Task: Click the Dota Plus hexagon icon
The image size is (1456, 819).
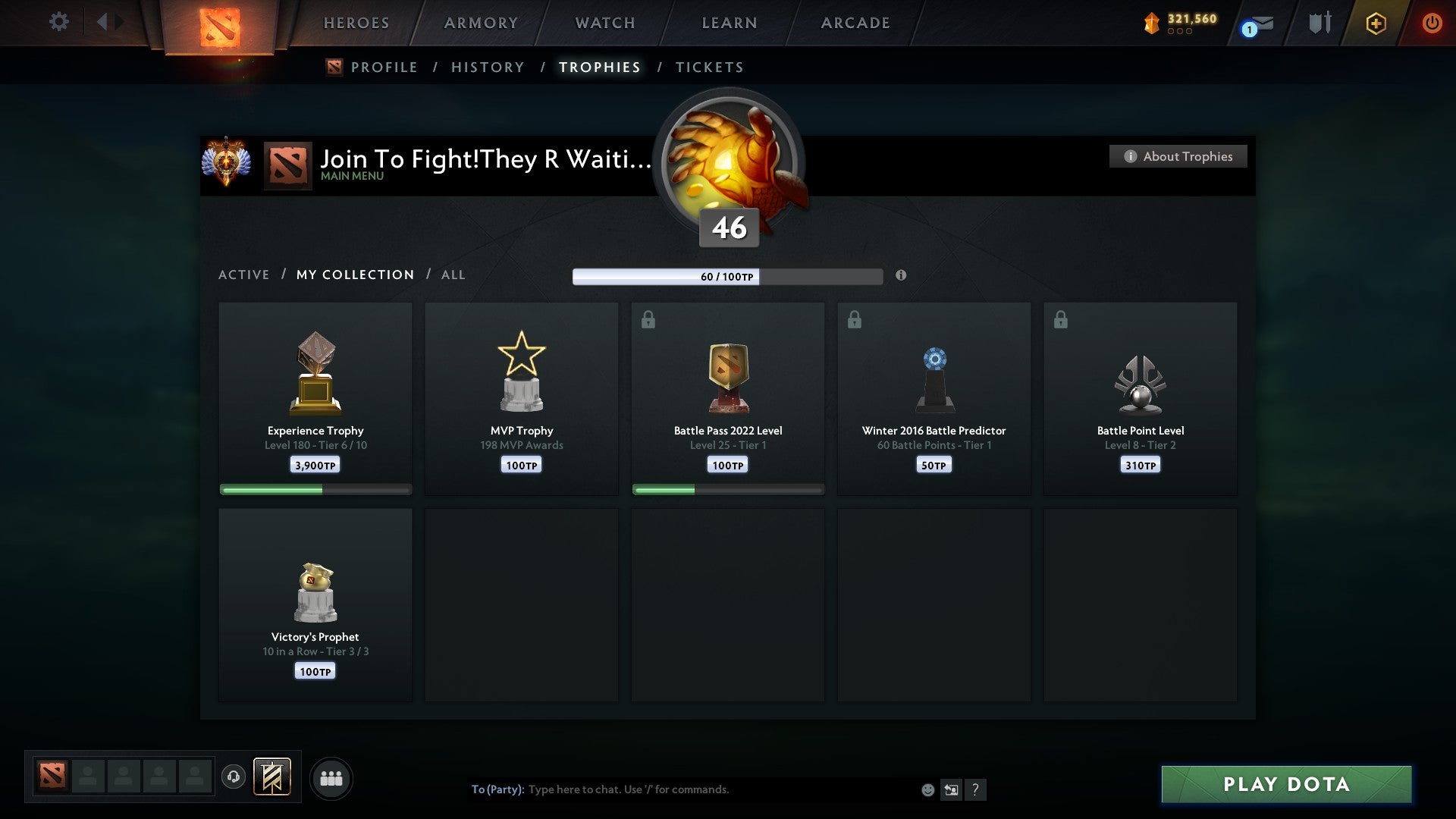Action: point(1376,23)
